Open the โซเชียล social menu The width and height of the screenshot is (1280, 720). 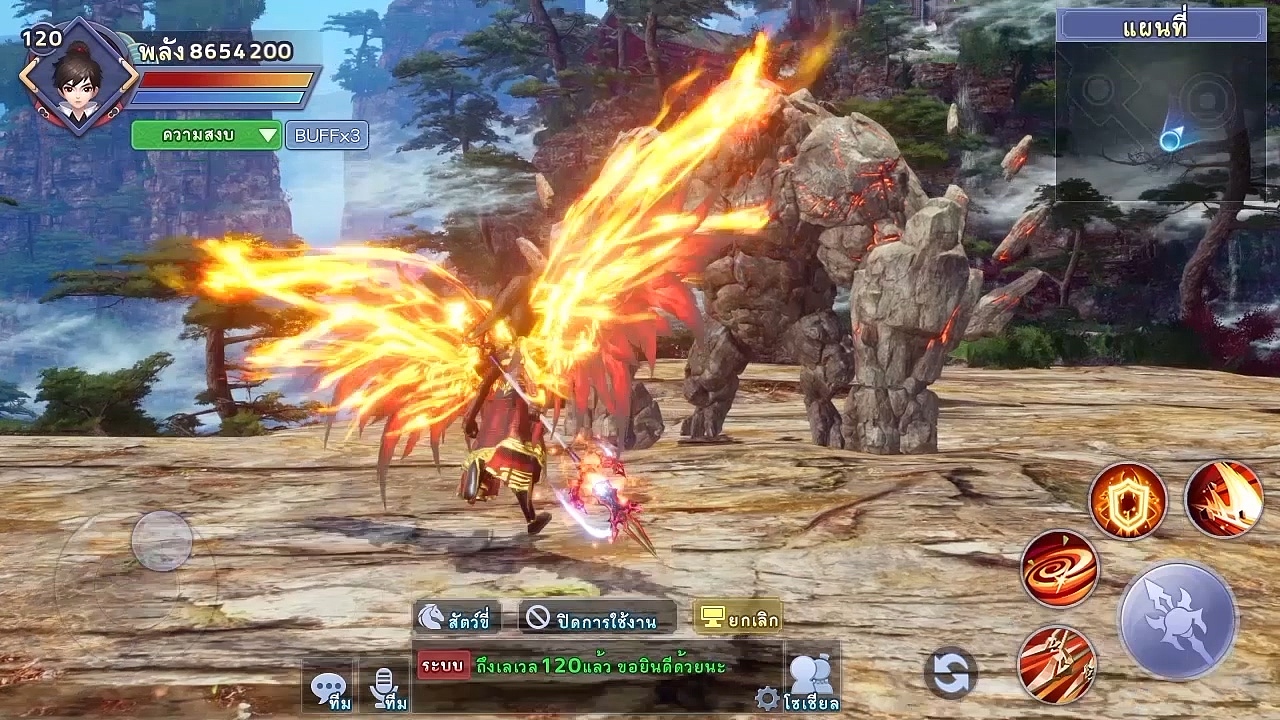(x=811, y=680)
